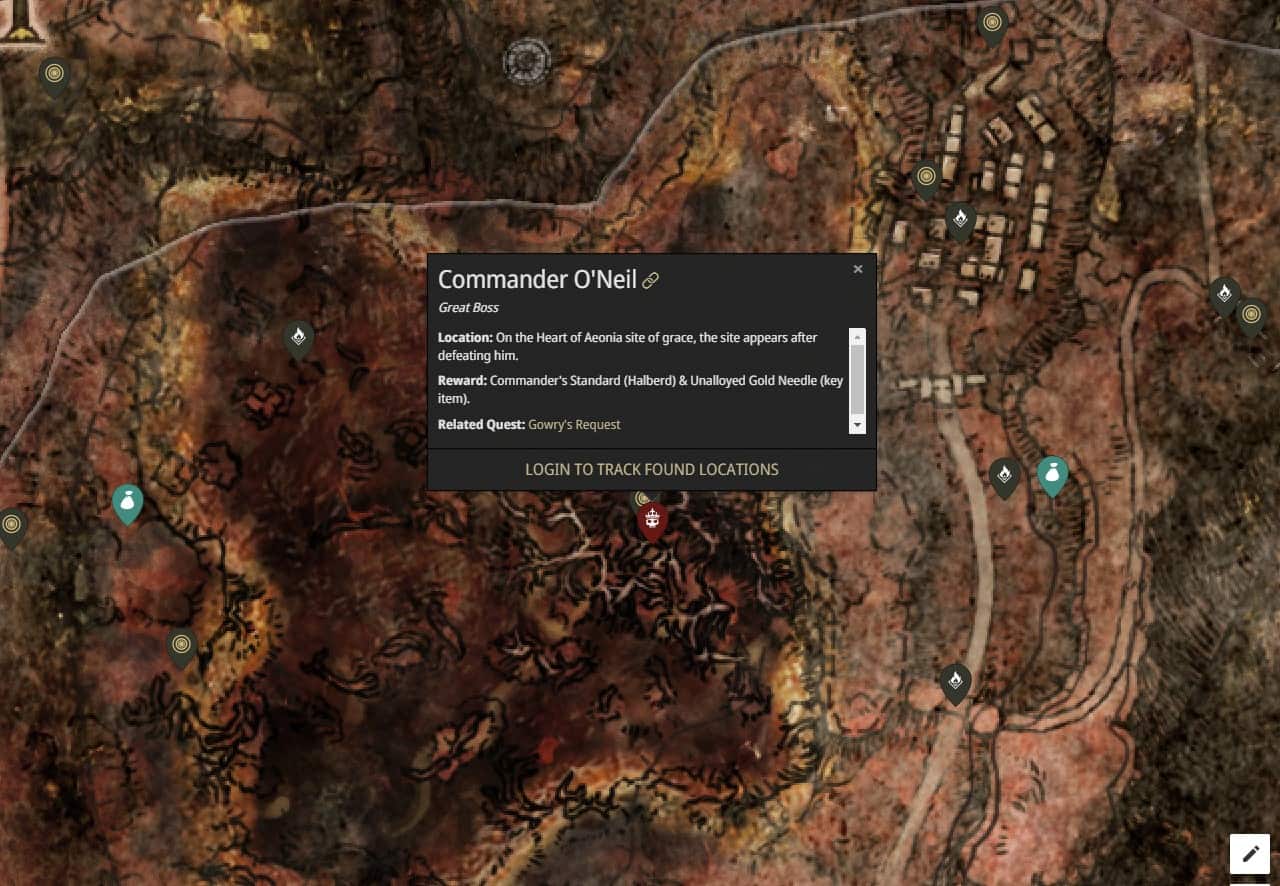Click LOGIN TO TRACK FOUND LOCATIONS

pyautogui.click(x=651, y=469)
